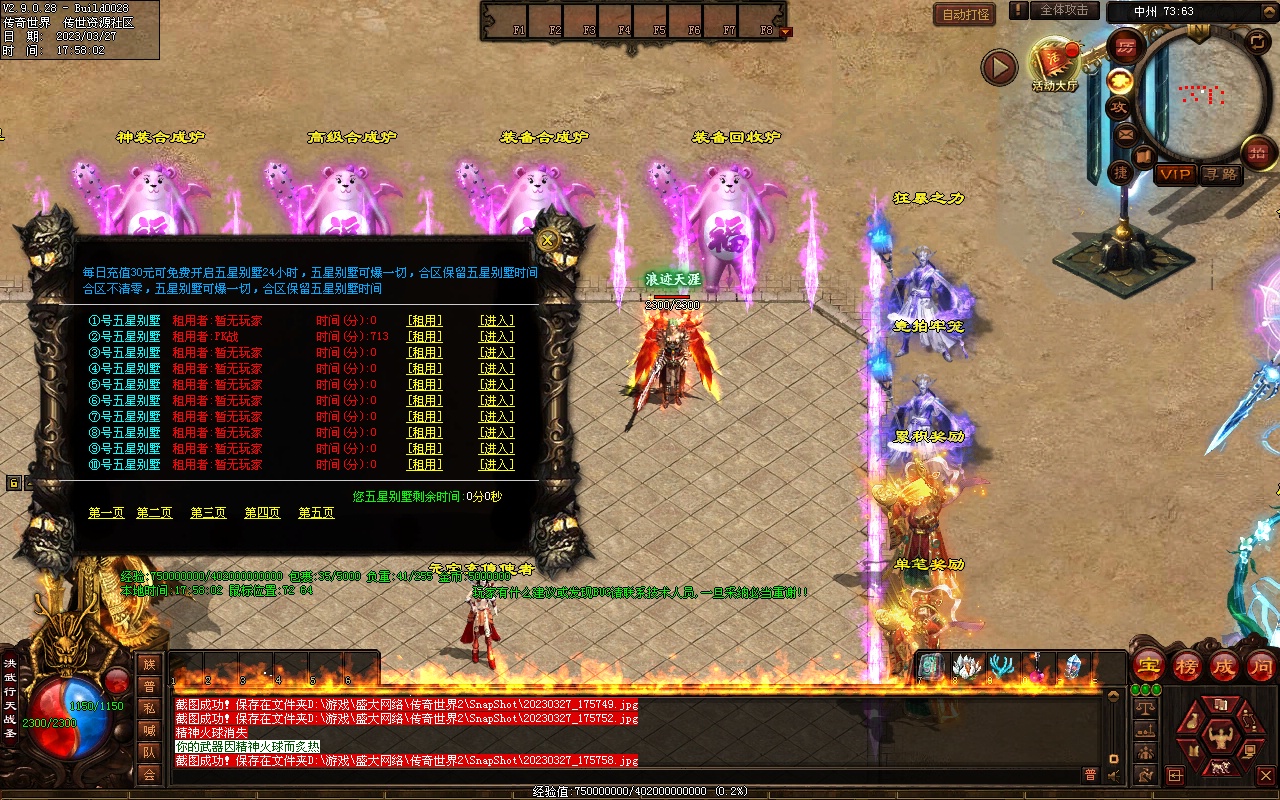This screenshot has height=800, width=1280.
Task: Enter villa number 10 (进入)
Action: tap(497, 464)
